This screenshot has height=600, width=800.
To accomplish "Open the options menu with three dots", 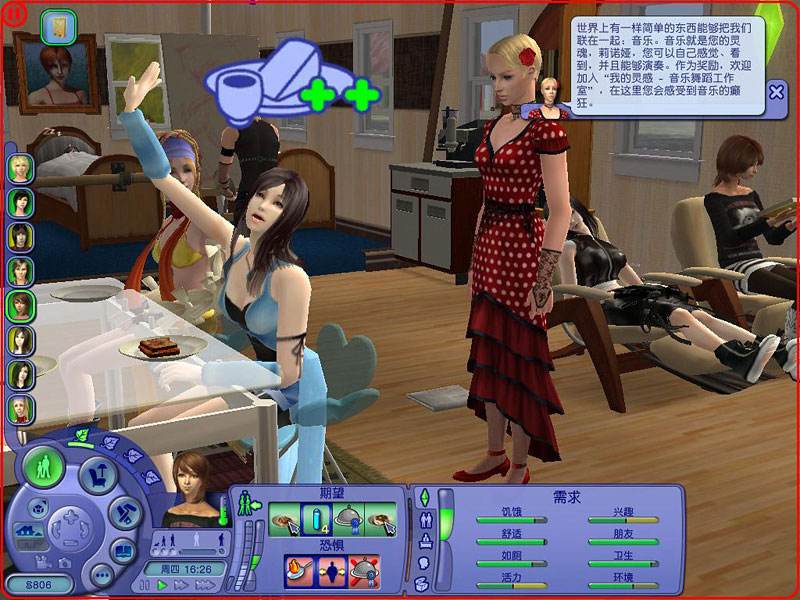I will 101,576.
